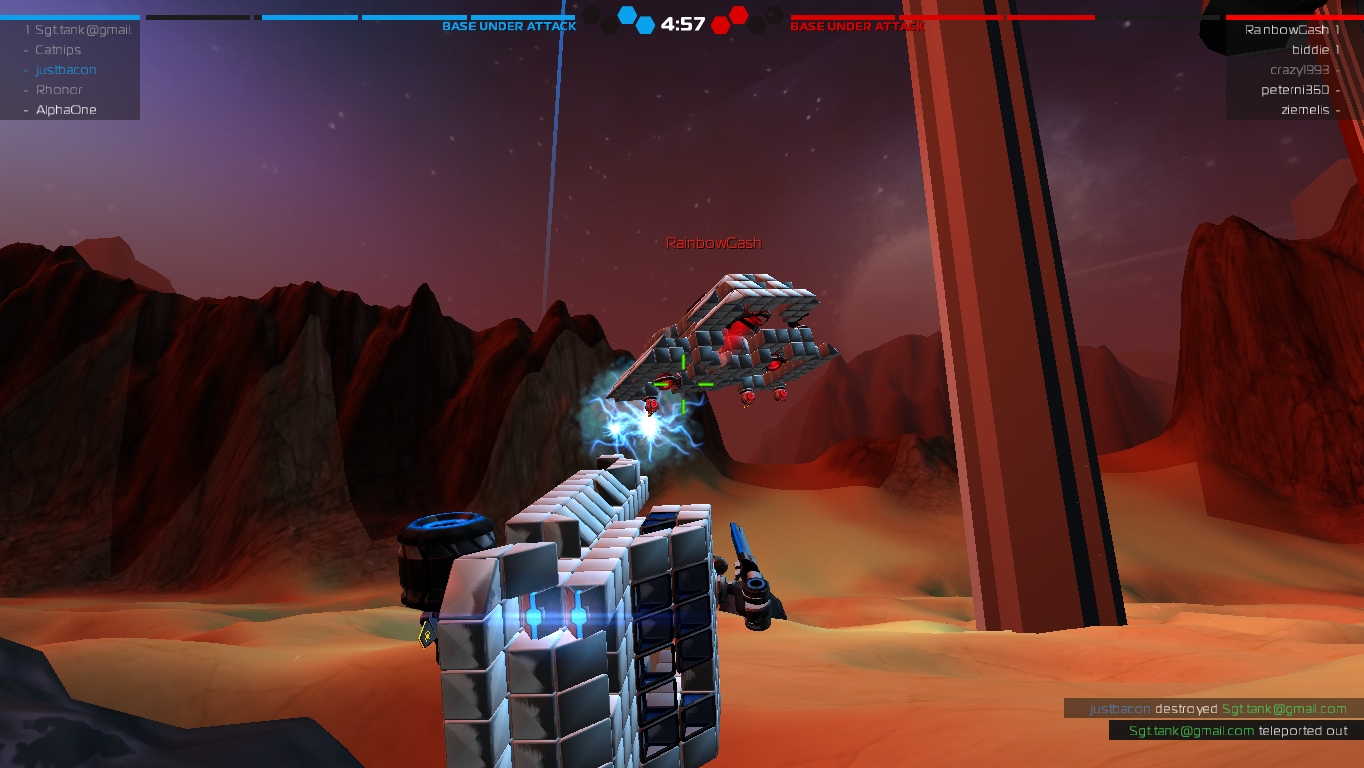
Task: Select the RanbowGash entry in the scoreboard
Action: click(1283, 29)
